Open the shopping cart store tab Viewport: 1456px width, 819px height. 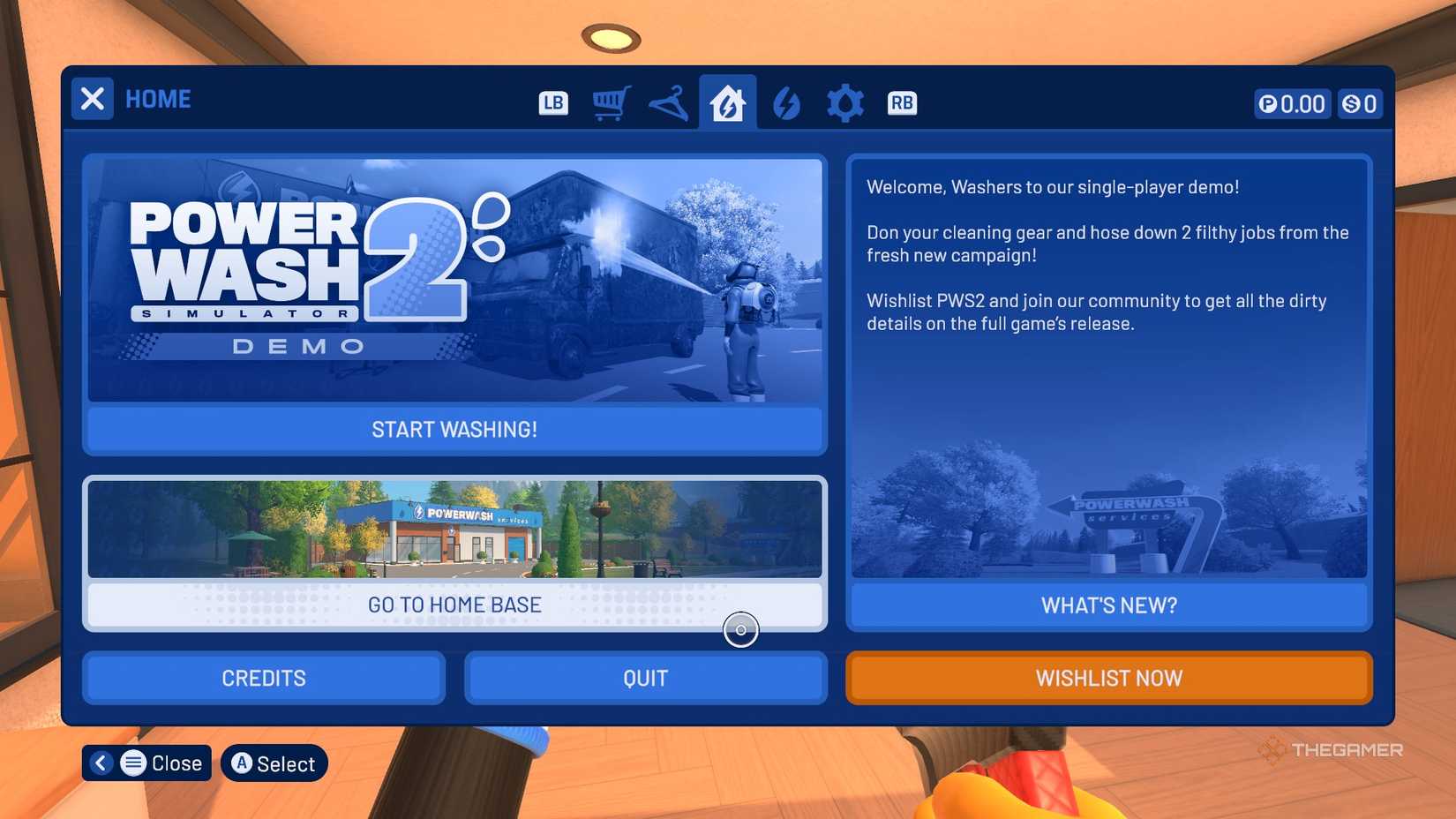(611, 102)
